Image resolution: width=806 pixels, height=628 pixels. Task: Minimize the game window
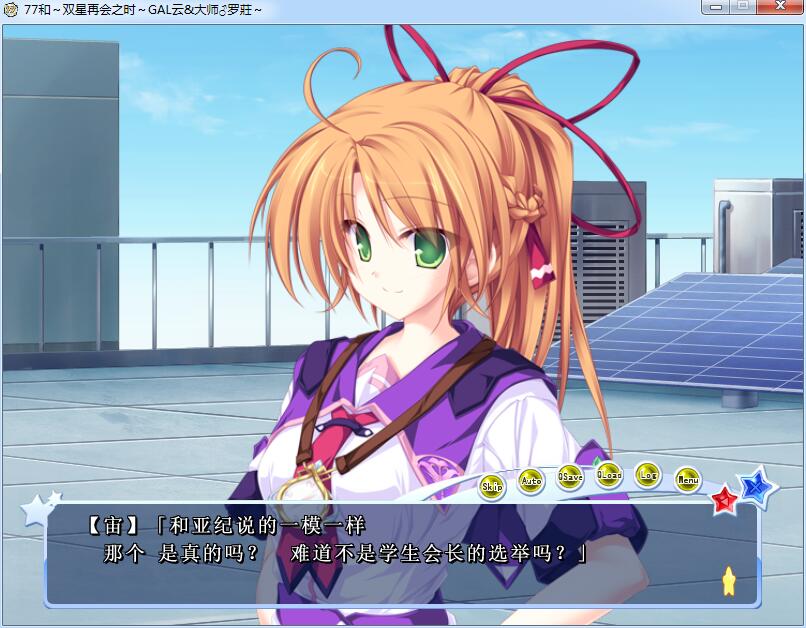point(712,8)
